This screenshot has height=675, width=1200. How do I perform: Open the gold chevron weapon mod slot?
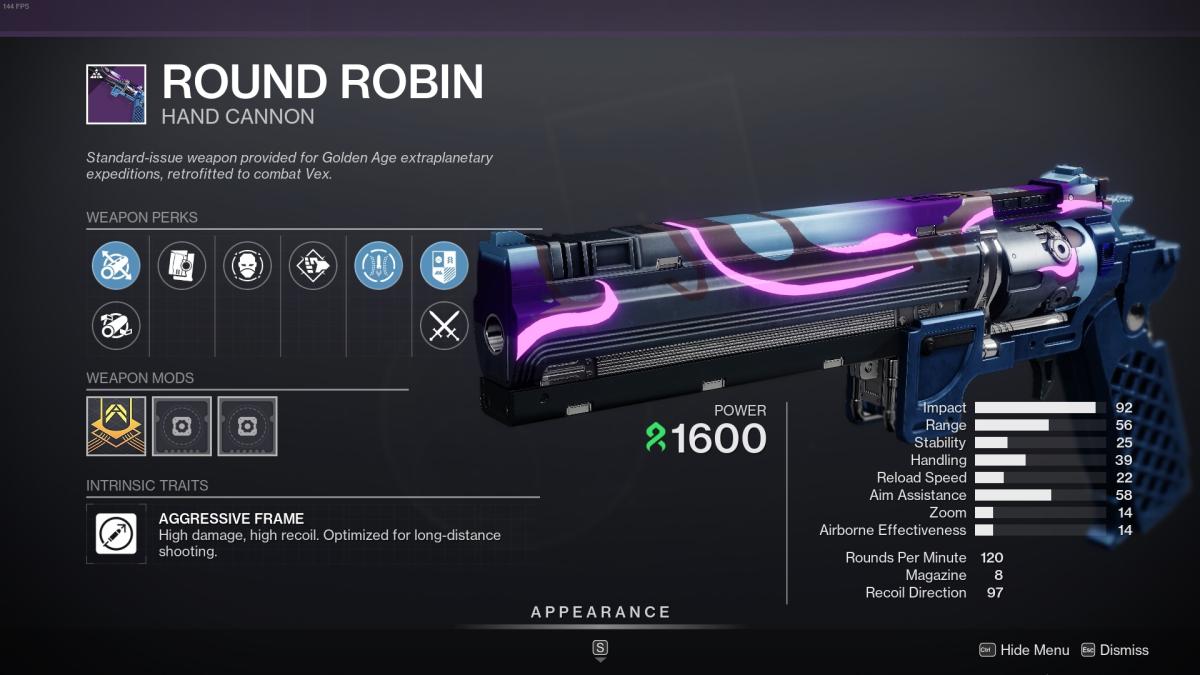tap(116, 426)
